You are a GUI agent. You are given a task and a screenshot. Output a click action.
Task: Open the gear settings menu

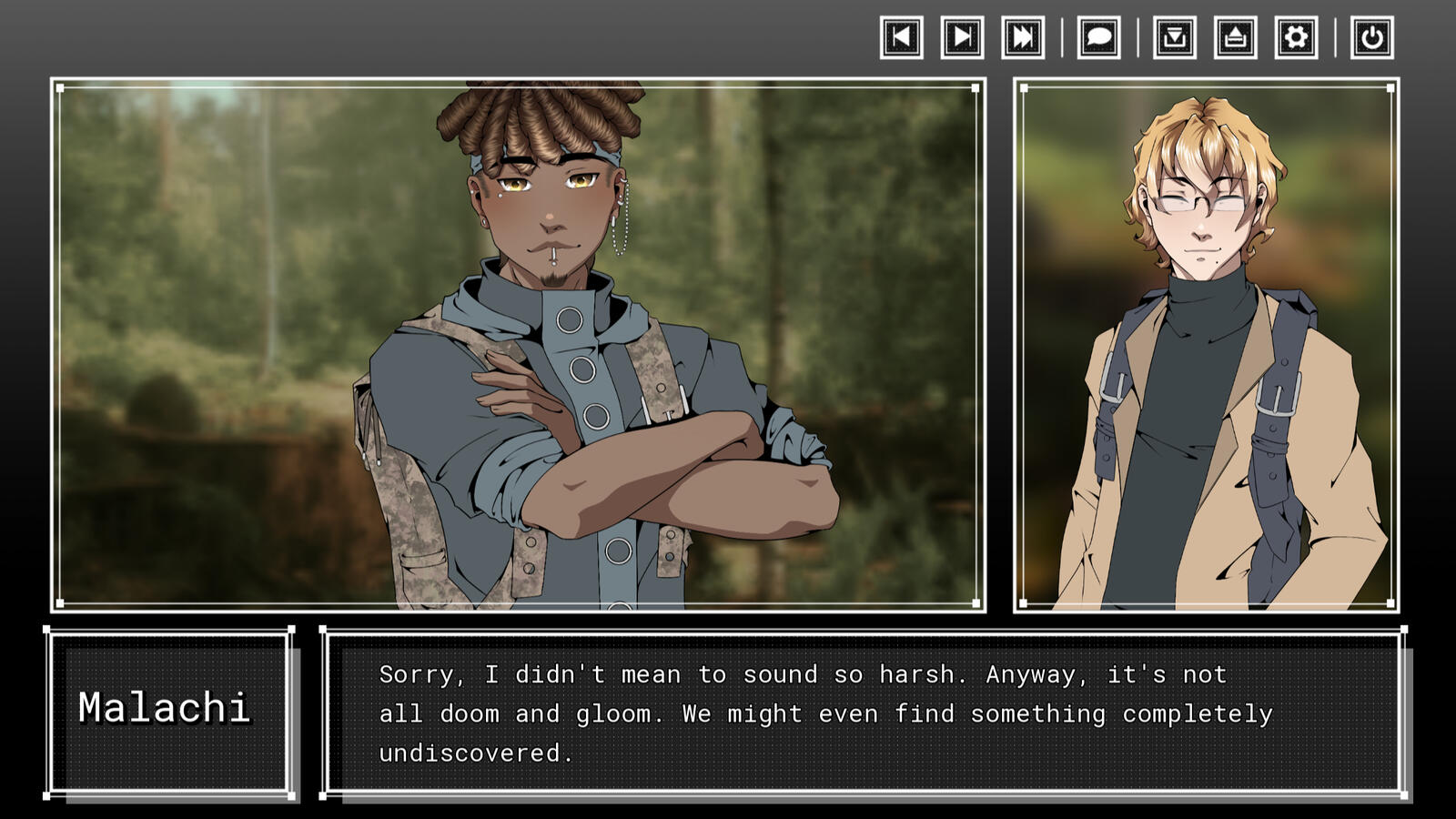click(1296, 37)
